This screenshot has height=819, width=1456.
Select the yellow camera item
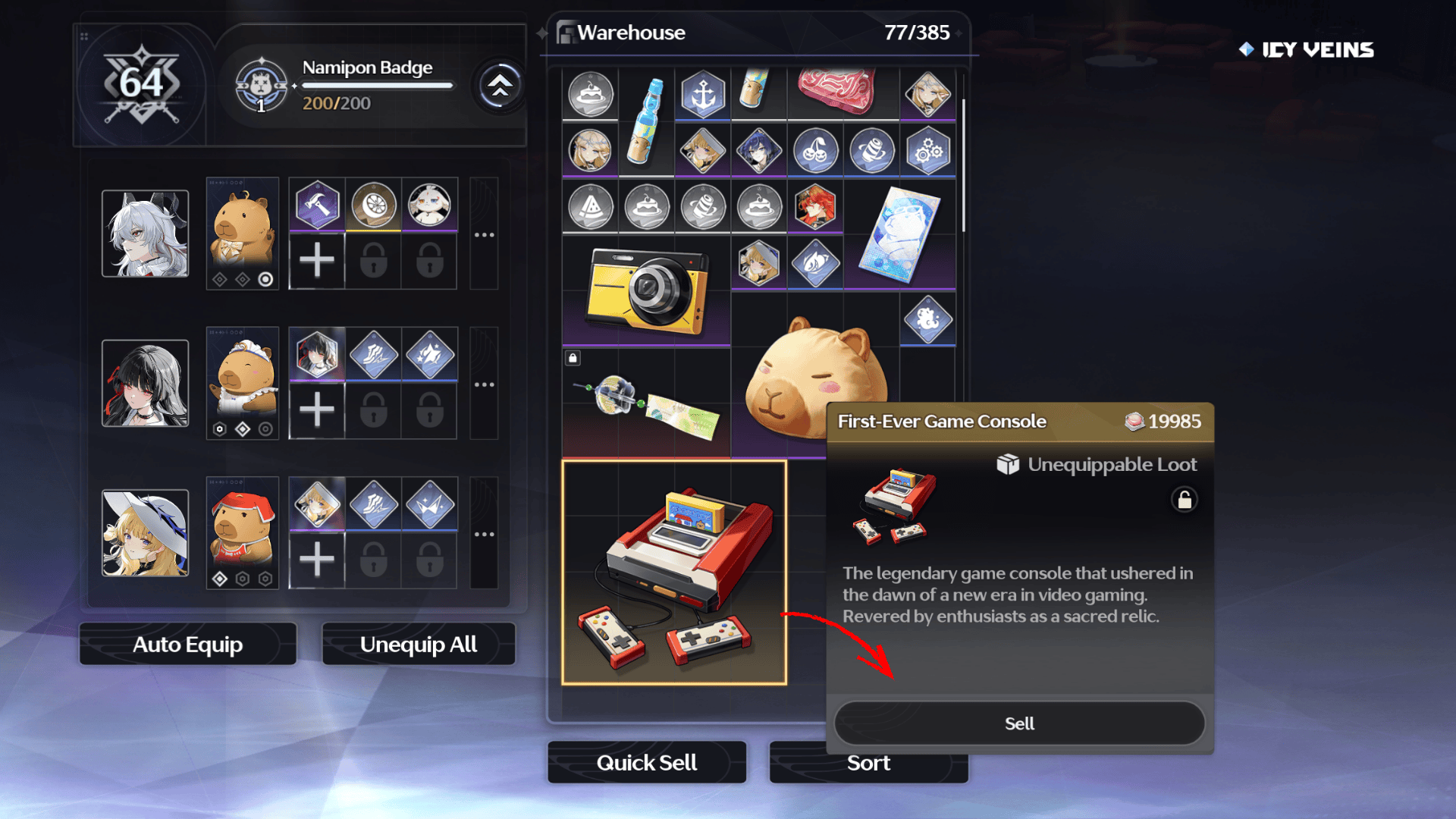(646, 291)
